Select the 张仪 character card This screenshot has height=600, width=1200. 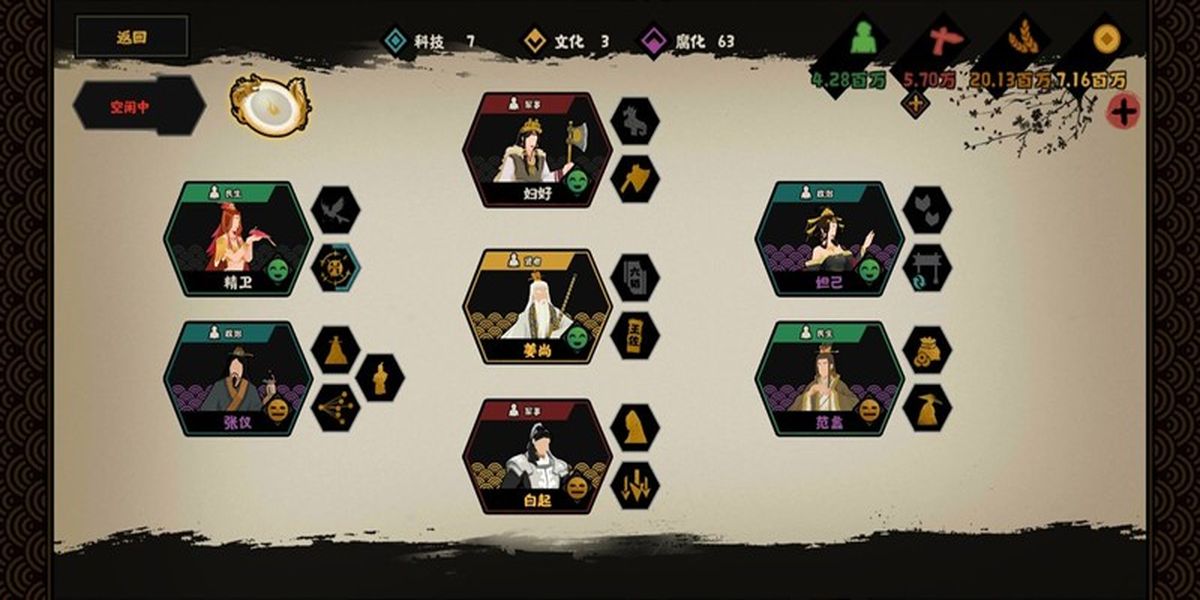point(238,378)
